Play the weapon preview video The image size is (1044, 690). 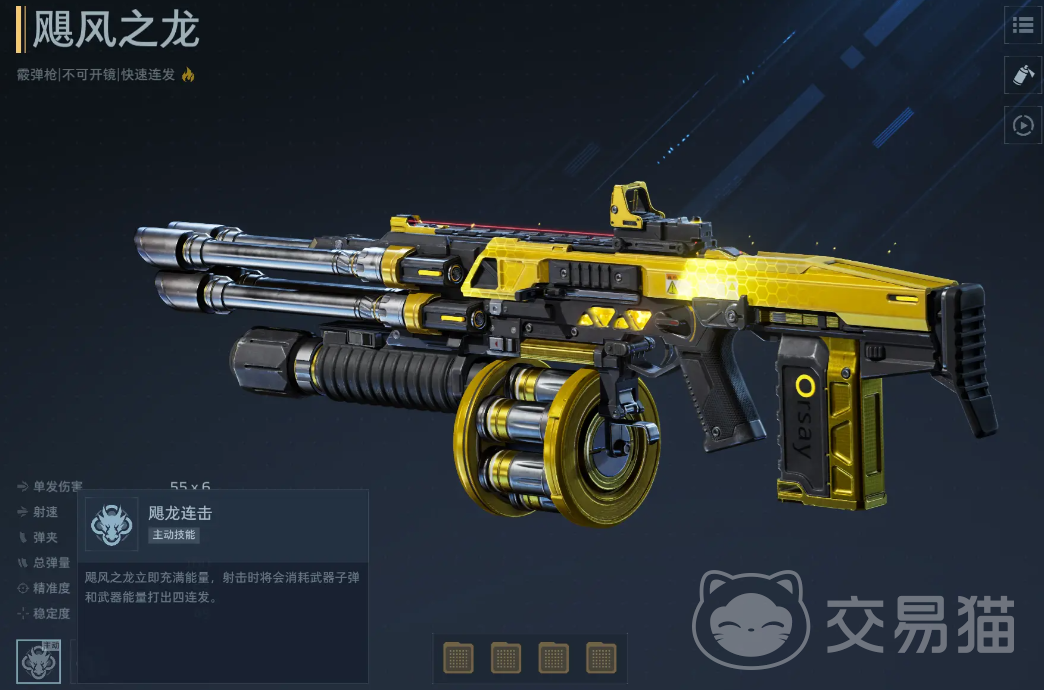tap(1023, 125)
